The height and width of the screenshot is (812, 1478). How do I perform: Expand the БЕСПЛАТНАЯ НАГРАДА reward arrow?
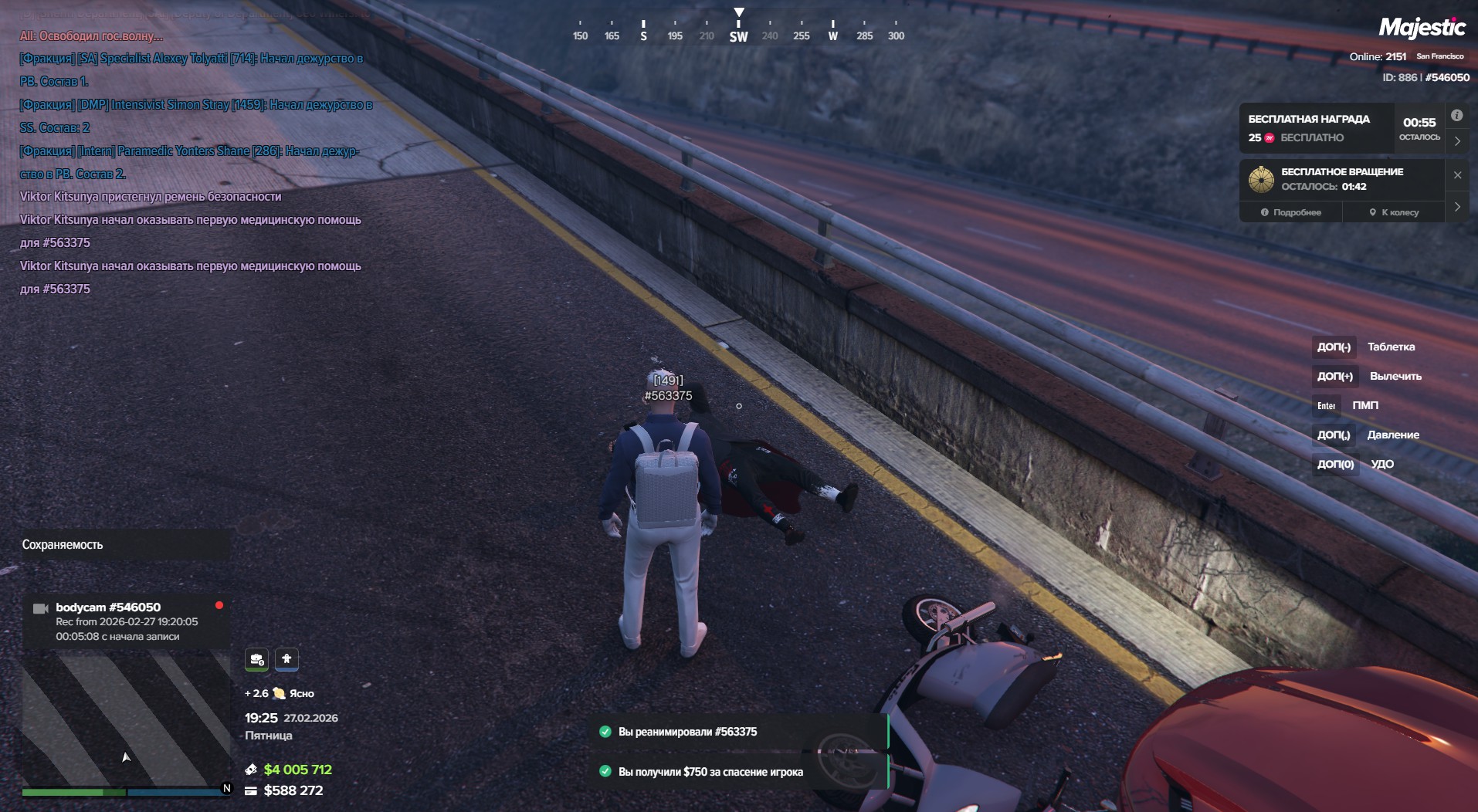[1457, 141]
